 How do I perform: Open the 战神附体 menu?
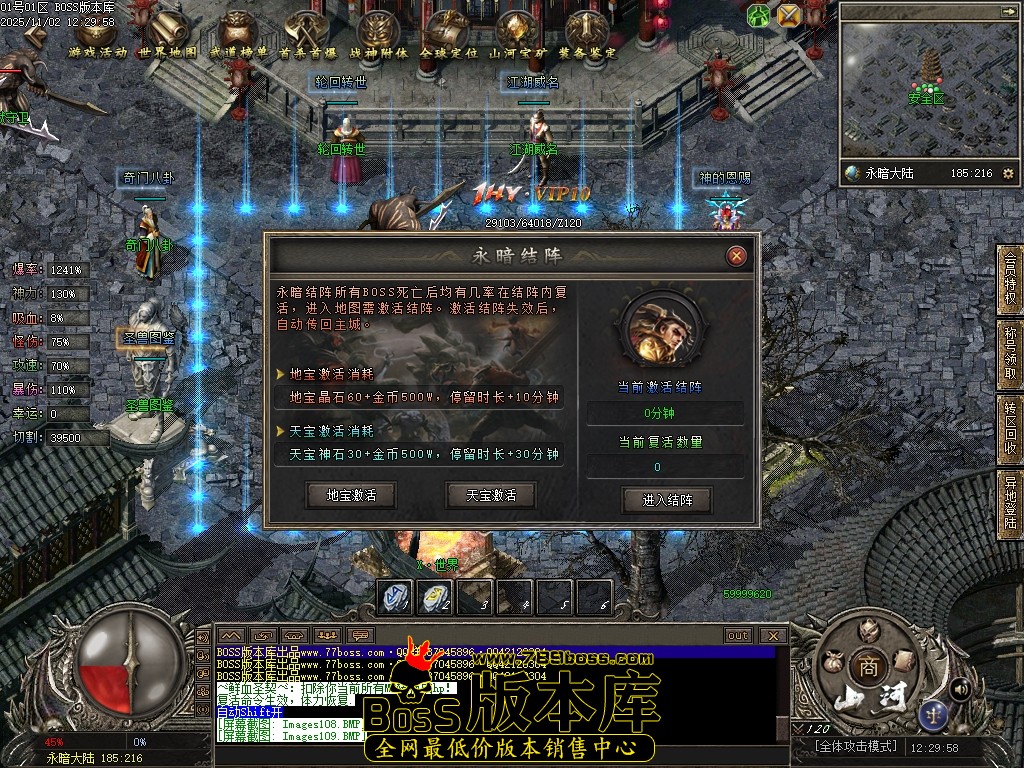click(378, 37)
